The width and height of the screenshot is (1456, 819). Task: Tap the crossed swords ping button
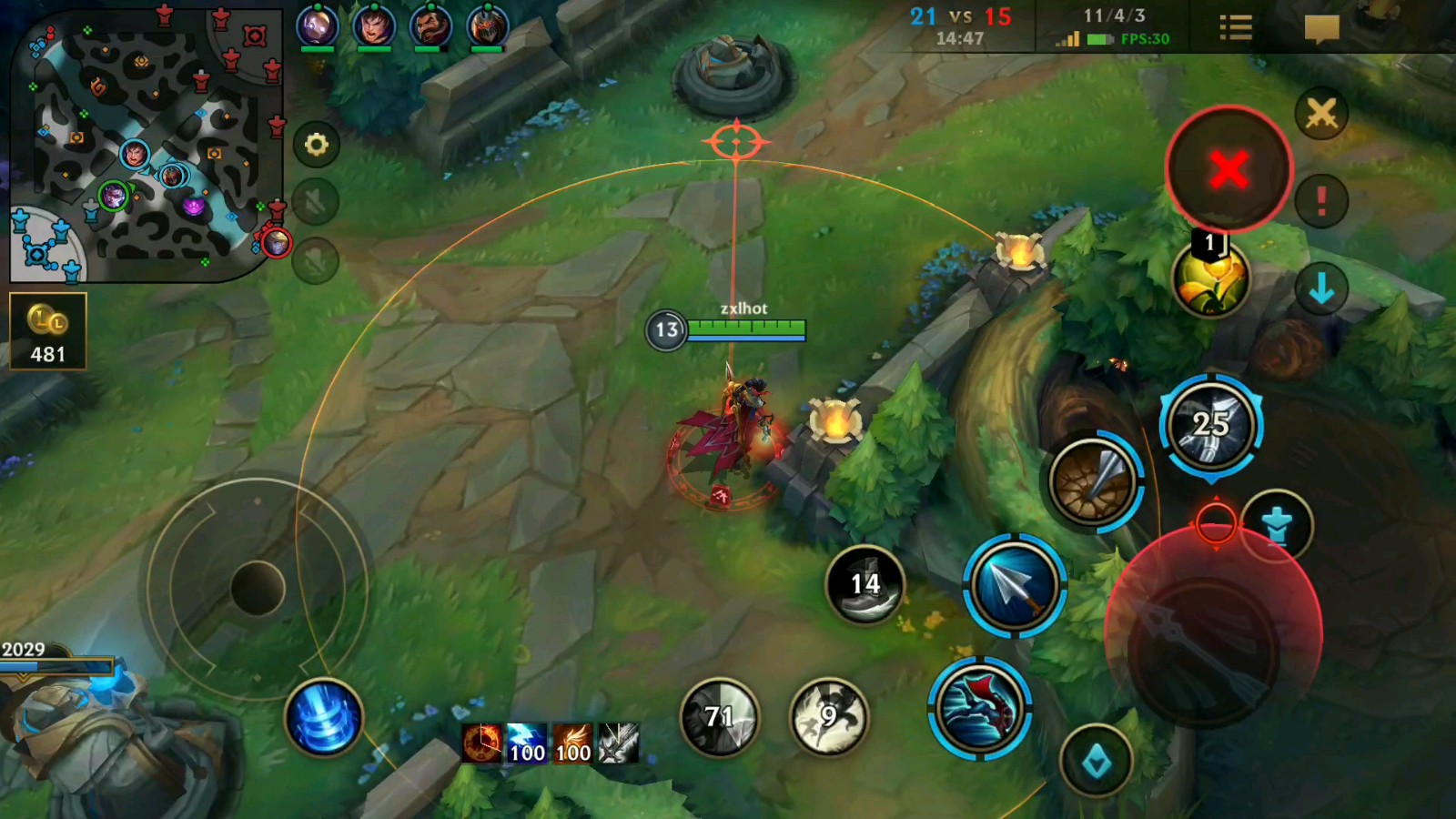click(1321, 115)
